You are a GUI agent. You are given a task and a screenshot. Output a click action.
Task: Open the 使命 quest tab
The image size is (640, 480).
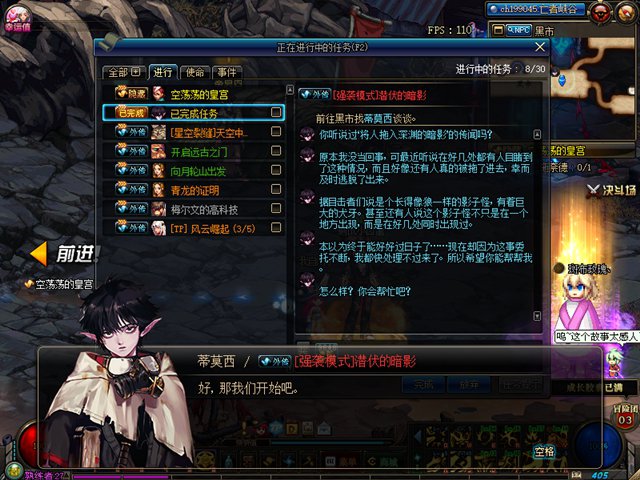click(195, 72)
